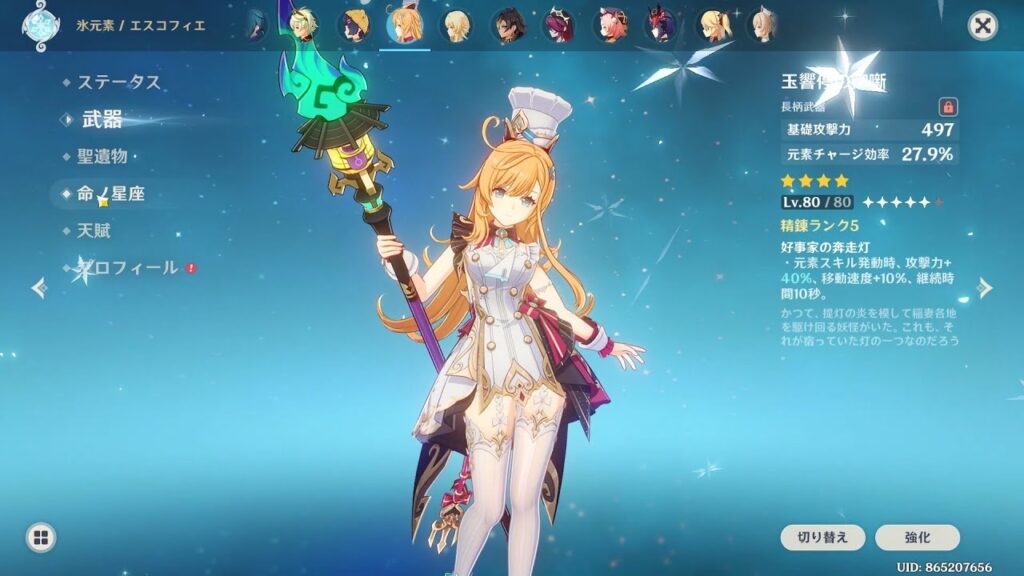
Task: Select the spiky dark brown-haired character portrait
Action: click(507, 26)
